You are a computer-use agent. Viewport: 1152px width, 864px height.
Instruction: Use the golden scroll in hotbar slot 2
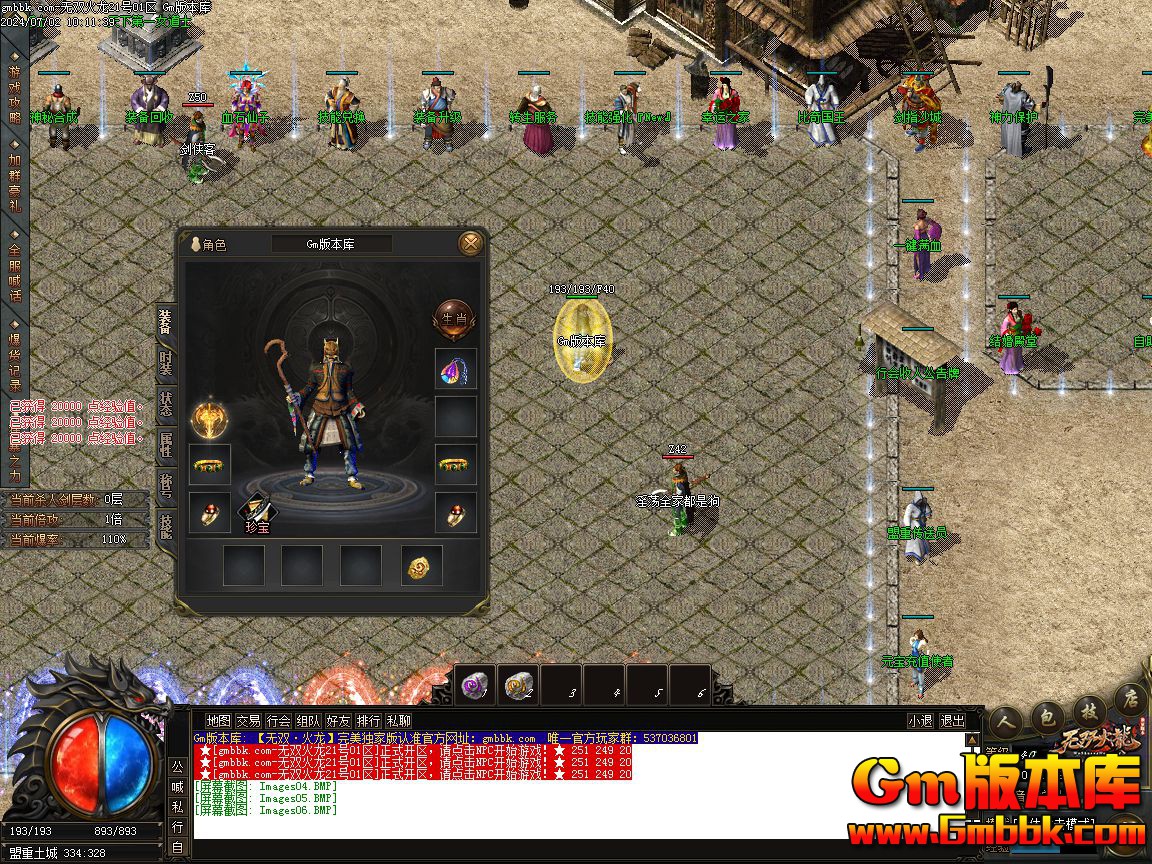(519, 685)
